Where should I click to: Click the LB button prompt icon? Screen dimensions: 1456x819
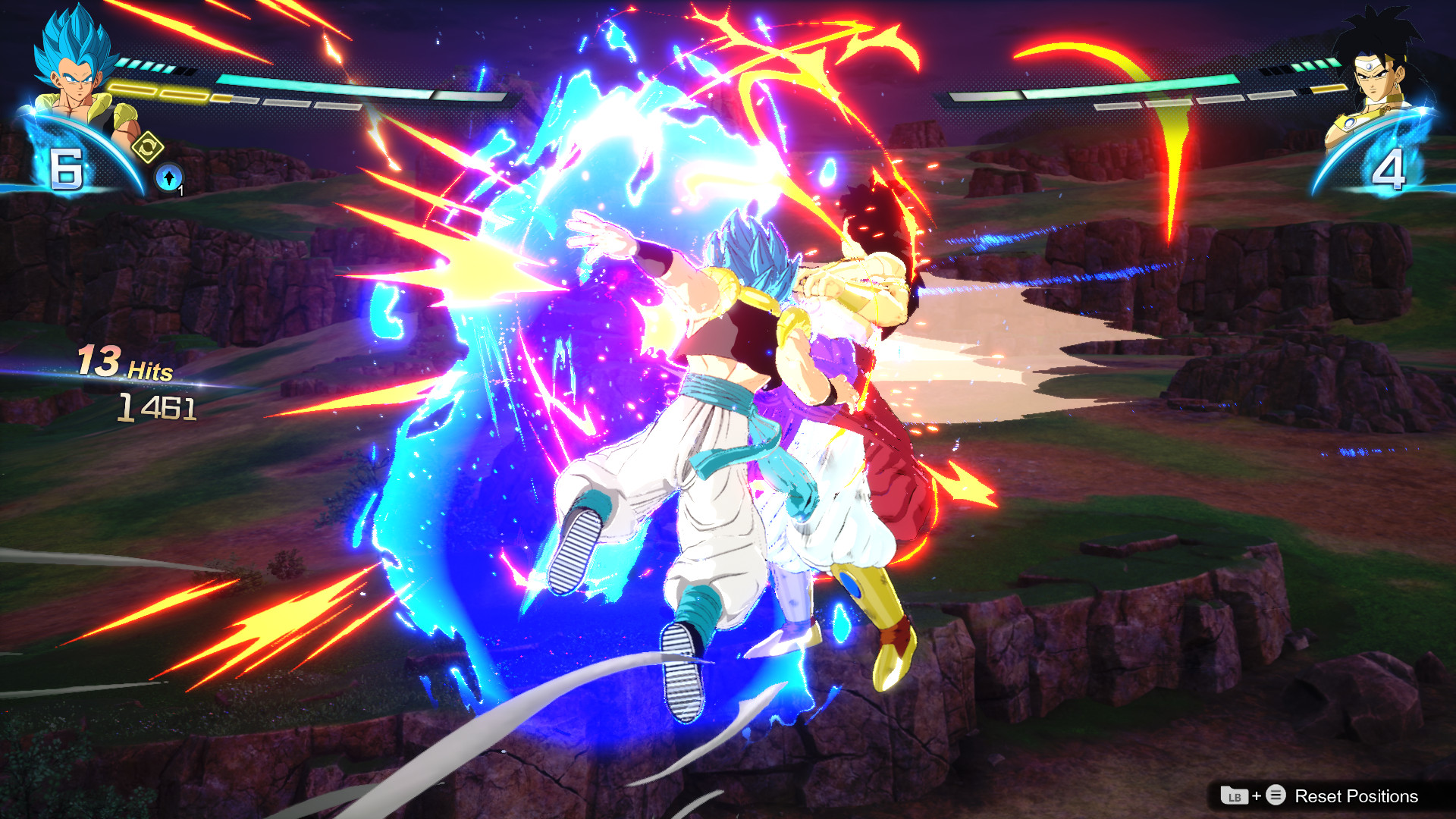1235,795
